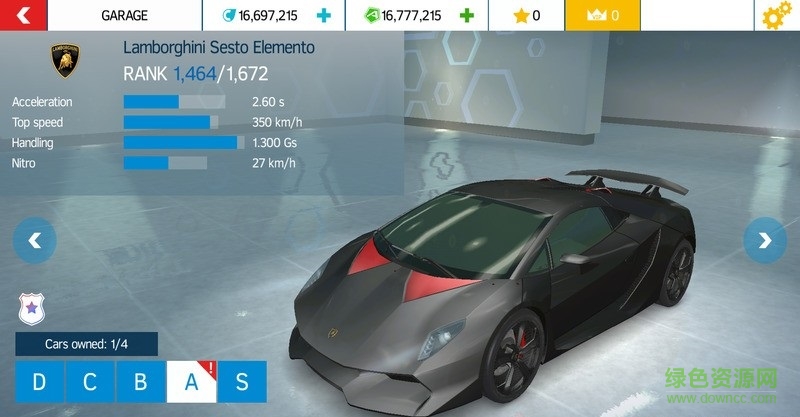Switch to class B cars
800x417 pixels.
140,381
